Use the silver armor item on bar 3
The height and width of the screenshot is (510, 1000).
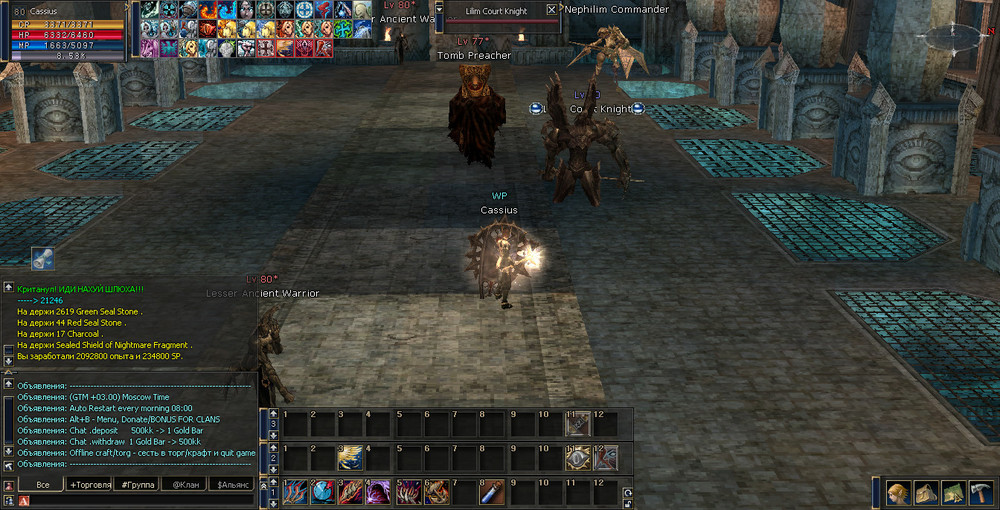(579, 423)
